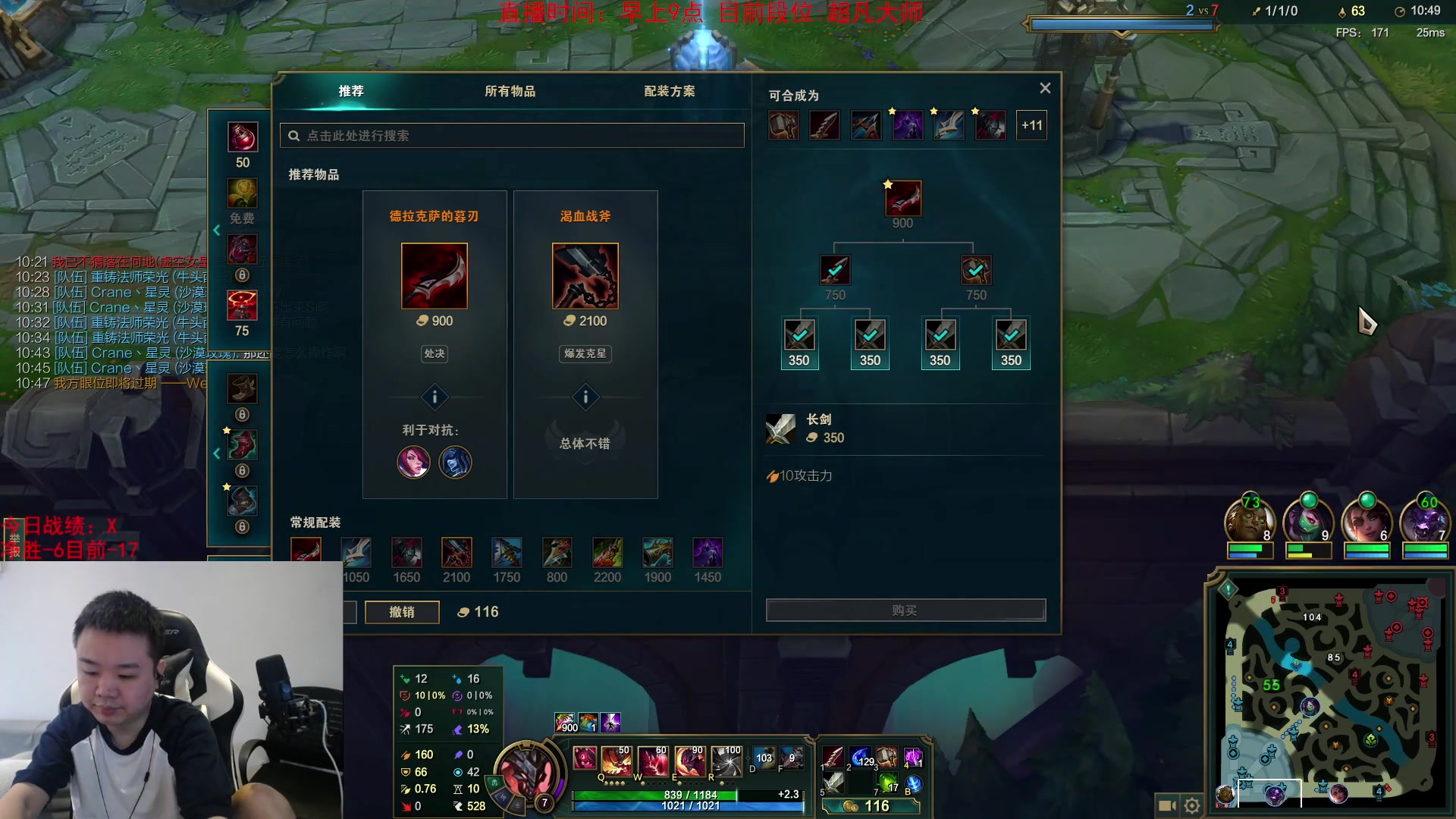
Task: Select the 渴血战斧 recommended item
Action: (x=585, y=276)
